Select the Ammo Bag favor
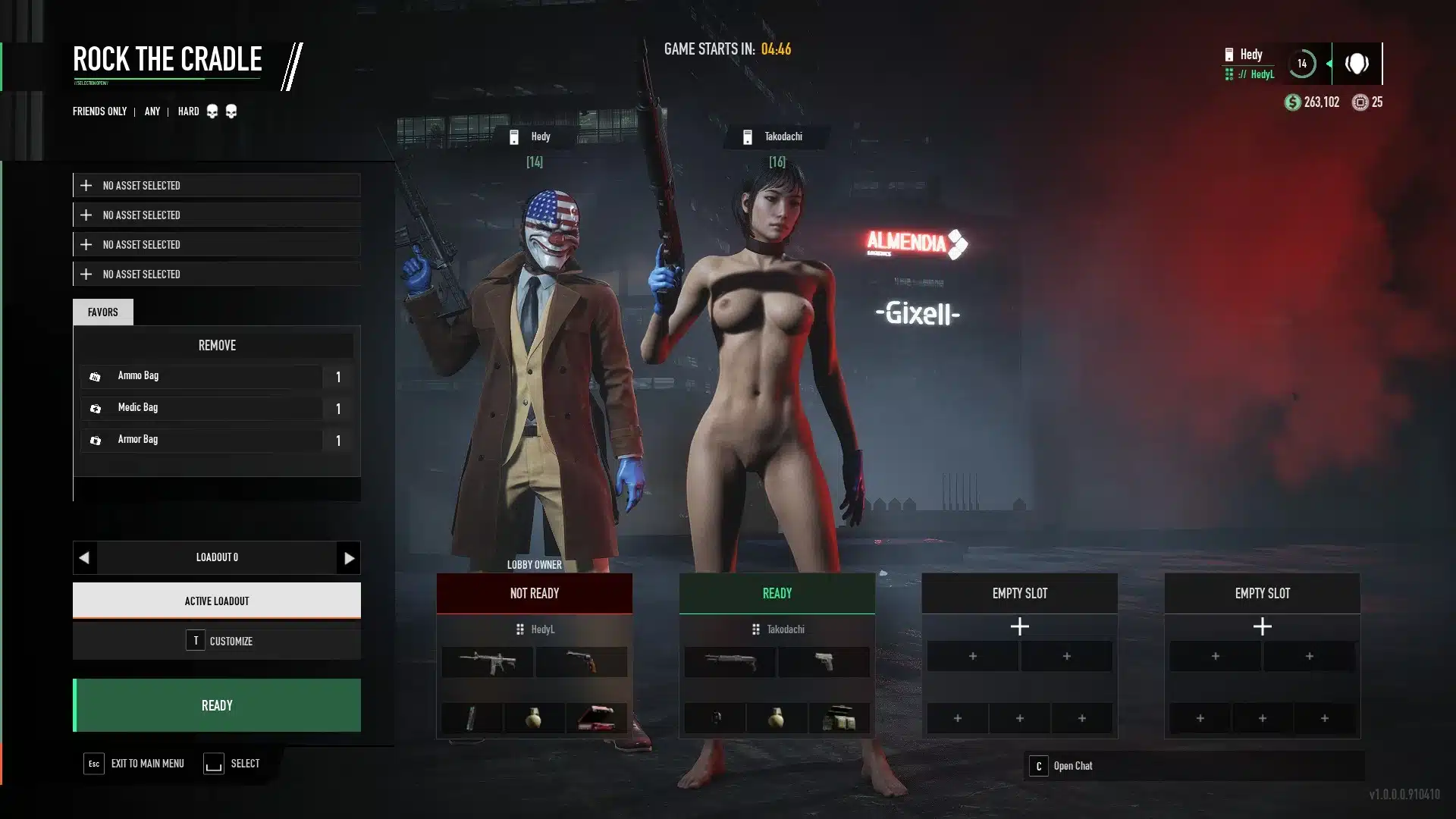Viewport: 1456px width, 819px height. tap(202, 376)
